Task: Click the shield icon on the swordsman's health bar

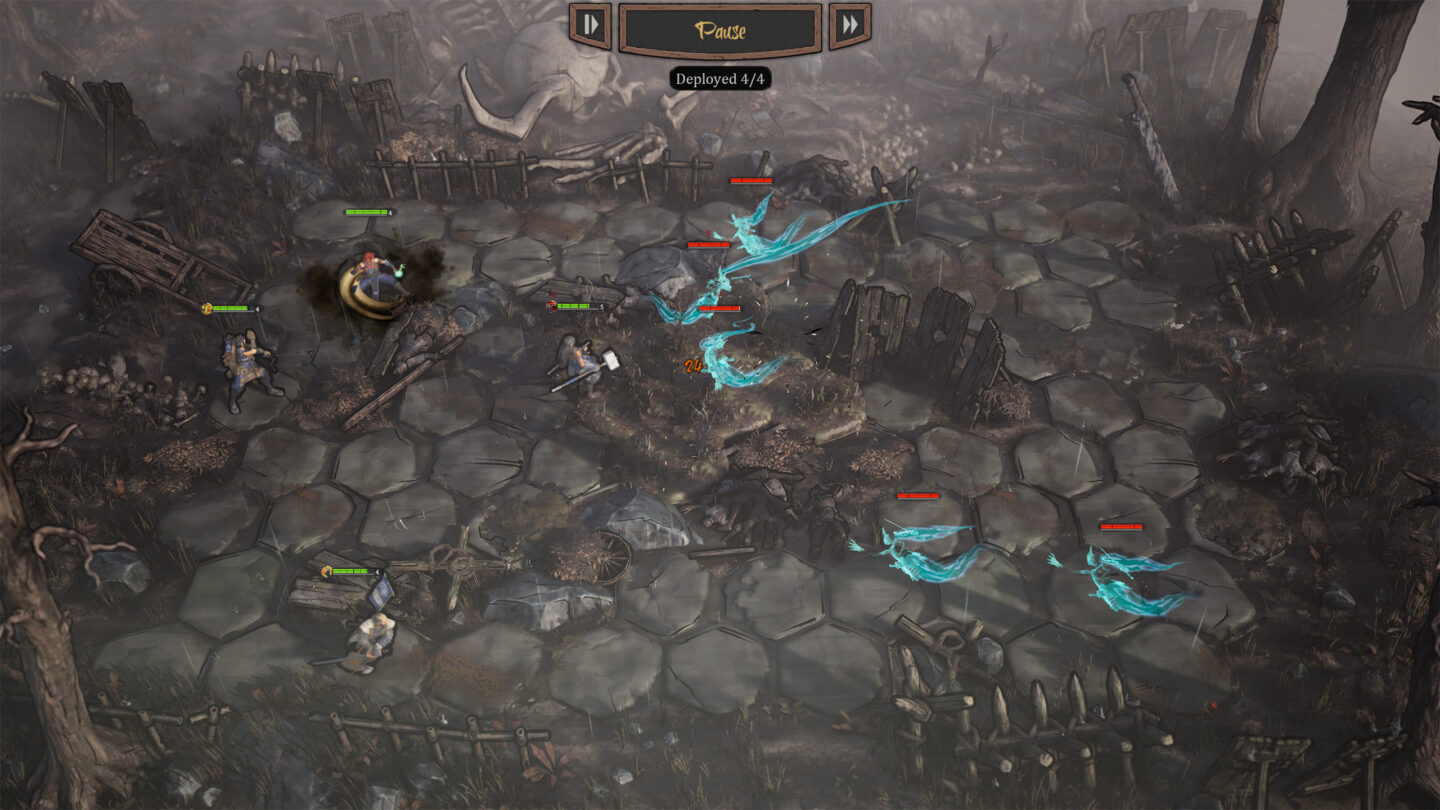Action: pos(326,571)
